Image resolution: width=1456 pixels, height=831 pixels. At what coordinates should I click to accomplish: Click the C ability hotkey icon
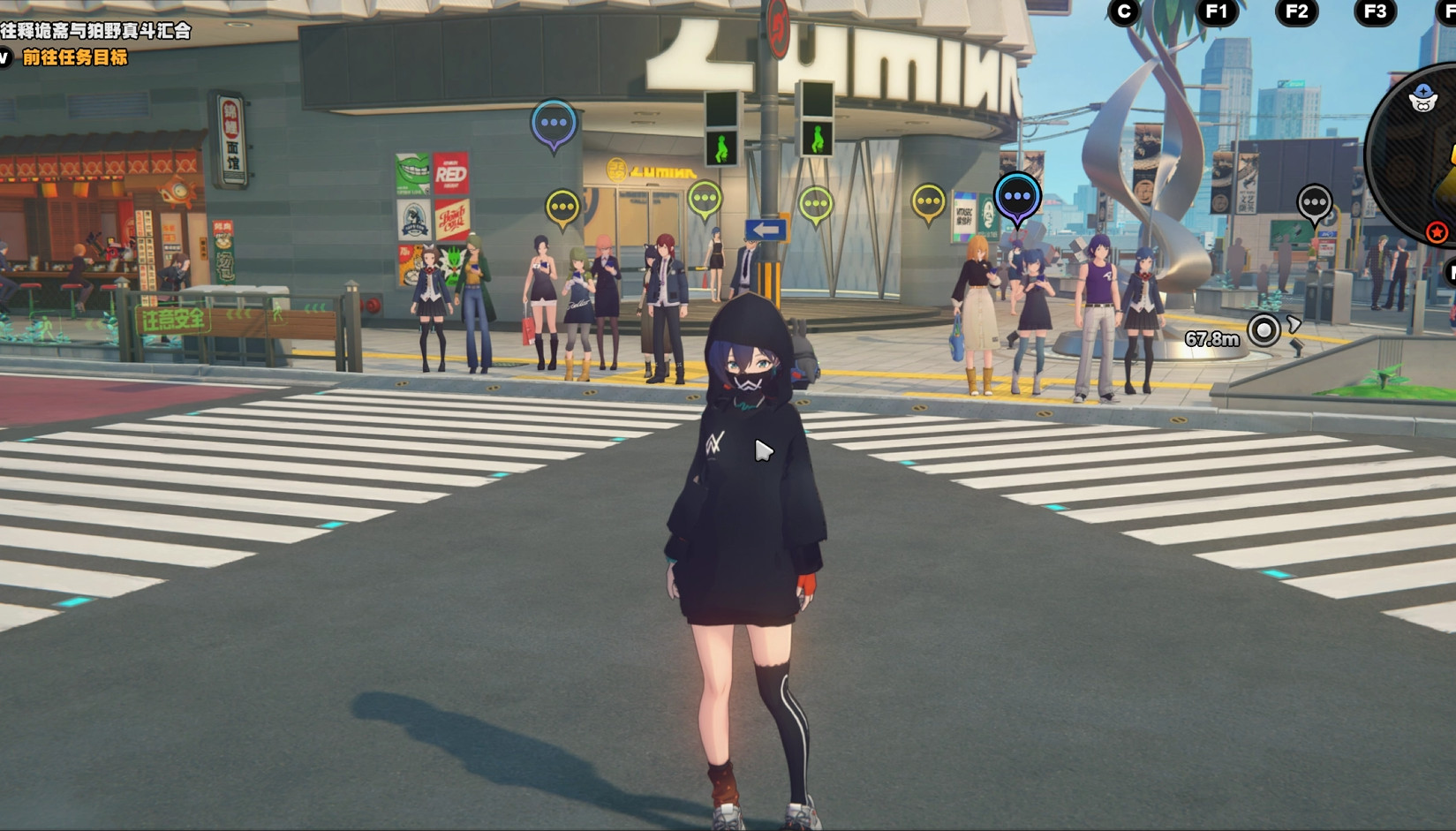tap(1121, 12)
